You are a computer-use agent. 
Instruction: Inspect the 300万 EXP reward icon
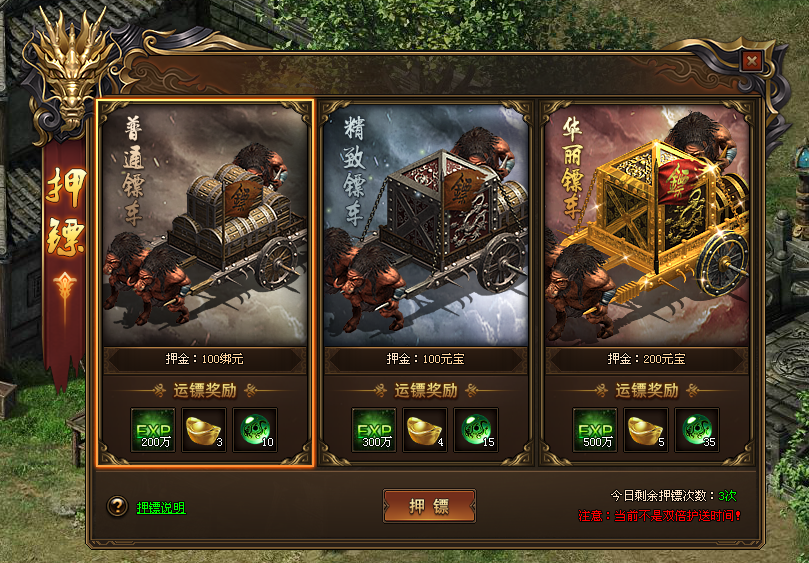[x=374, y=430]
